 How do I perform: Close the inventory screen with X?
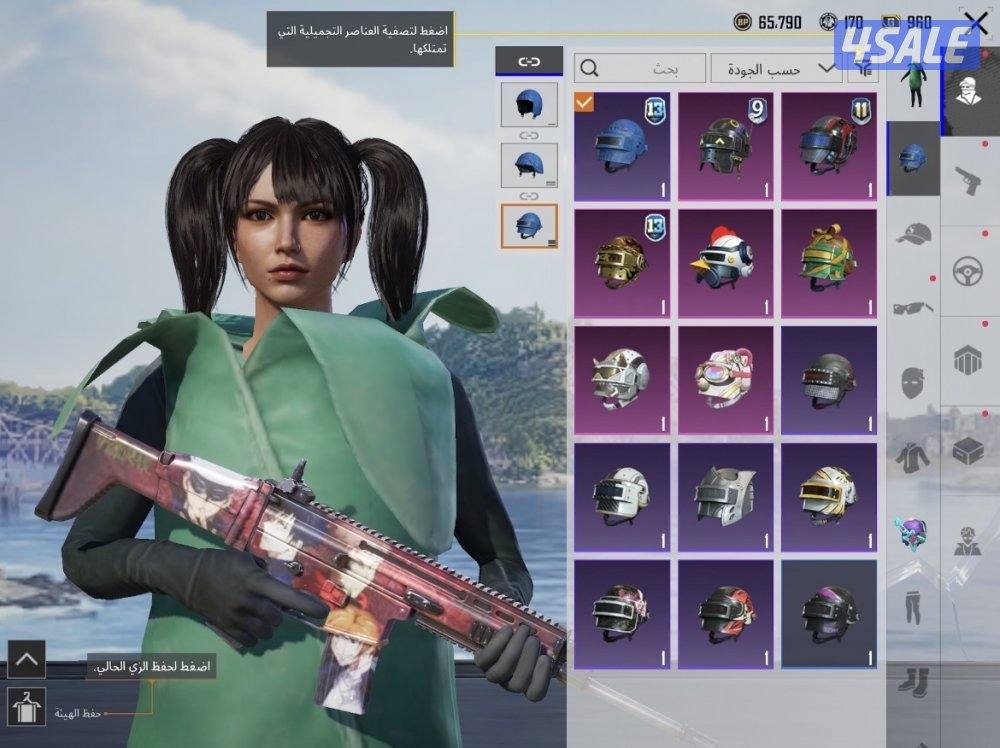pyautogui.click(x=975, y=23)
